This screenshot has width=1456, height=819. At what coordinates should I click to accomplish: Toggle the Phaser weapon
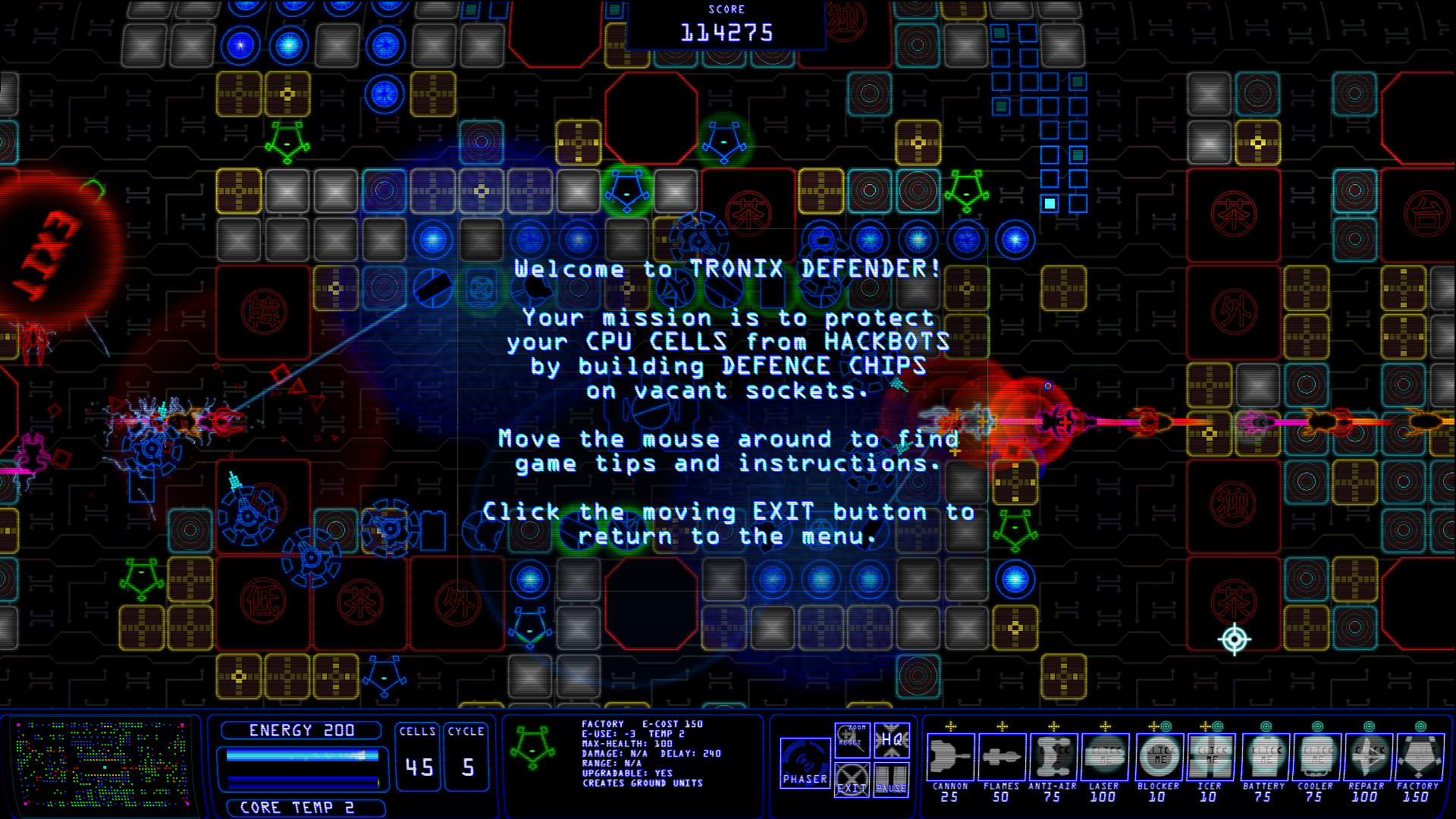[x=805, y=762]
